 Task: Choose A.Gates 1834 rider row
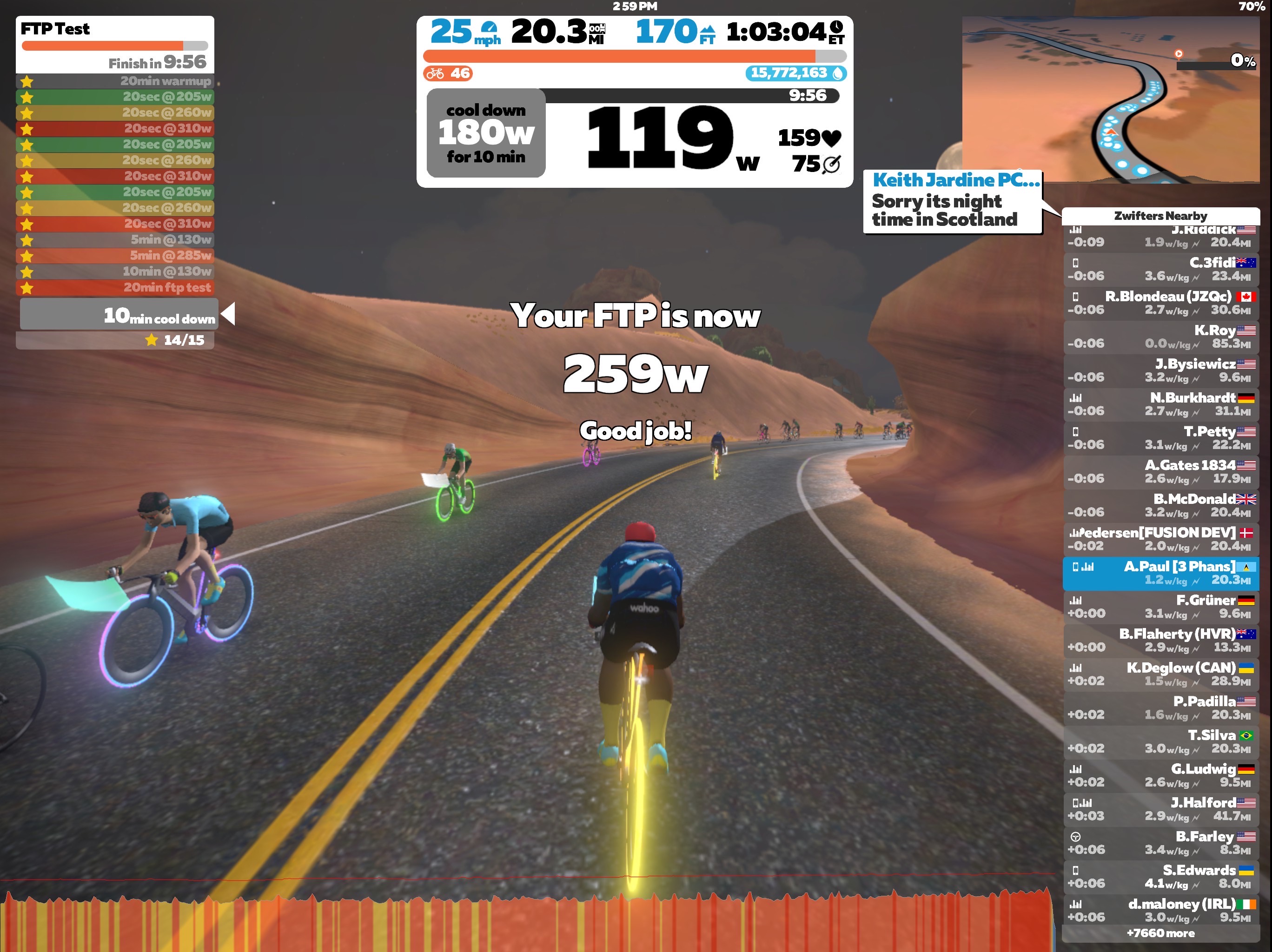pos(1160,472)
